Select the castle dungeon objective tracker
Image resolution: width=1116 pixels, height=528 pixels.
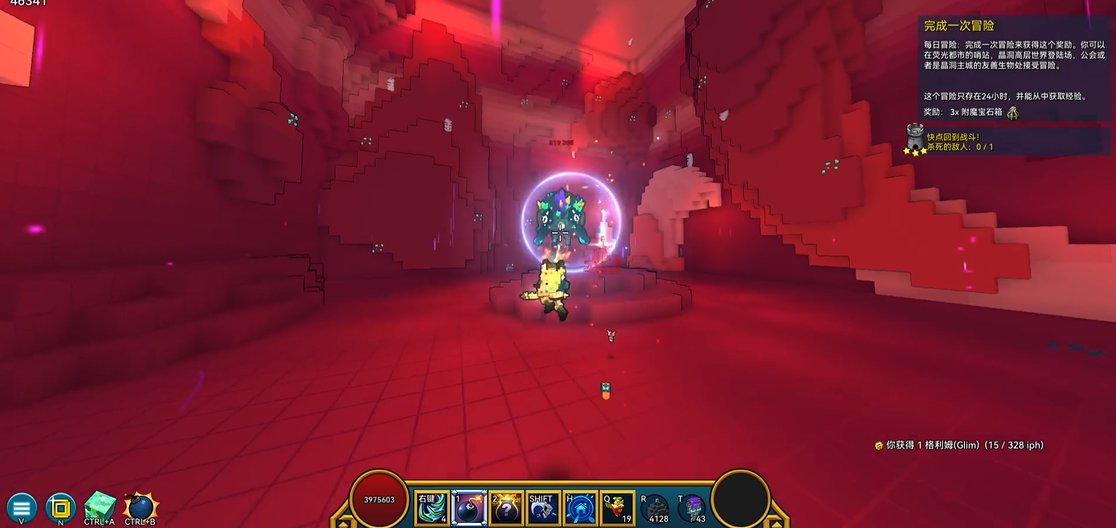coord(915,139)
